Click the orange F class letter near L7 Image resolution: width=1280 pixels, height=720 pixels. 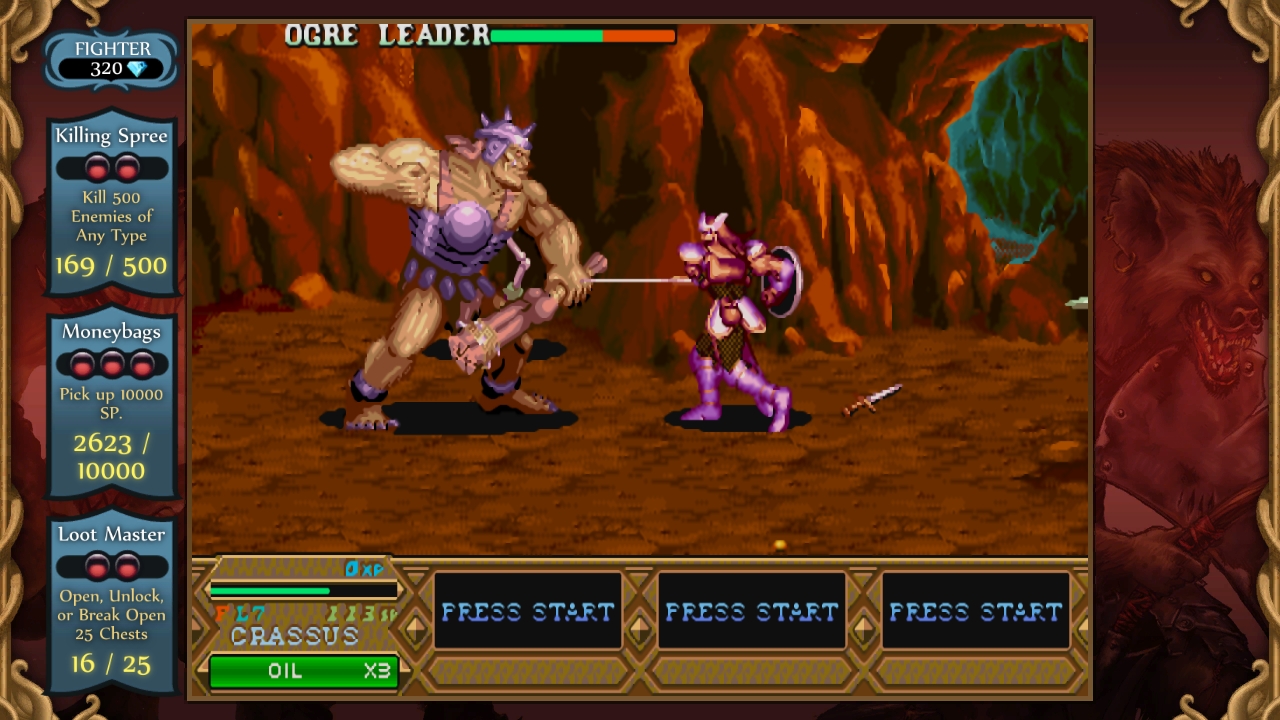(220, 612)
